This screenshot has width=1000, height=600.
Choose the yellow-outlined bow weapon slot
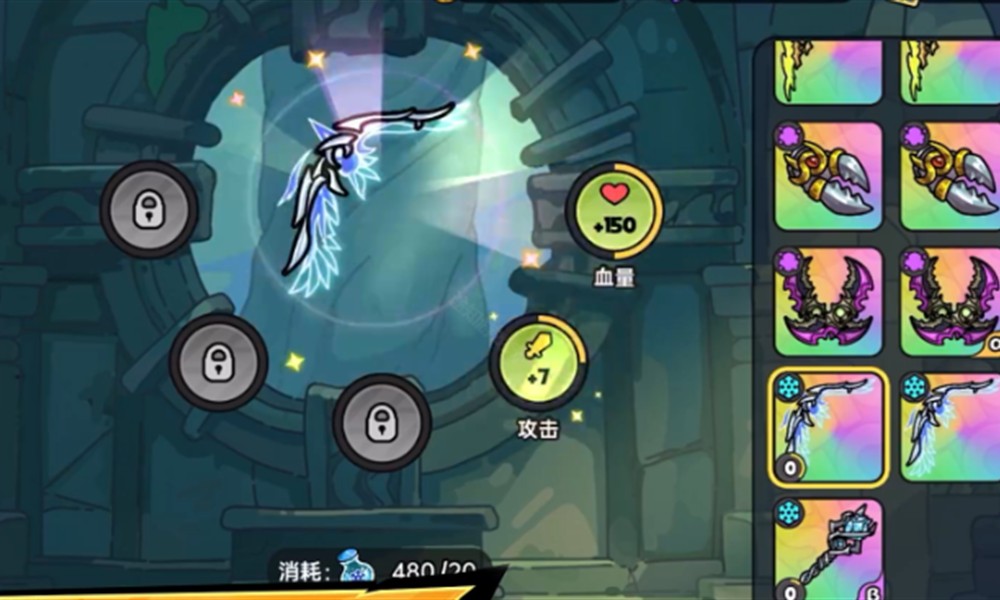click(829, 427)
